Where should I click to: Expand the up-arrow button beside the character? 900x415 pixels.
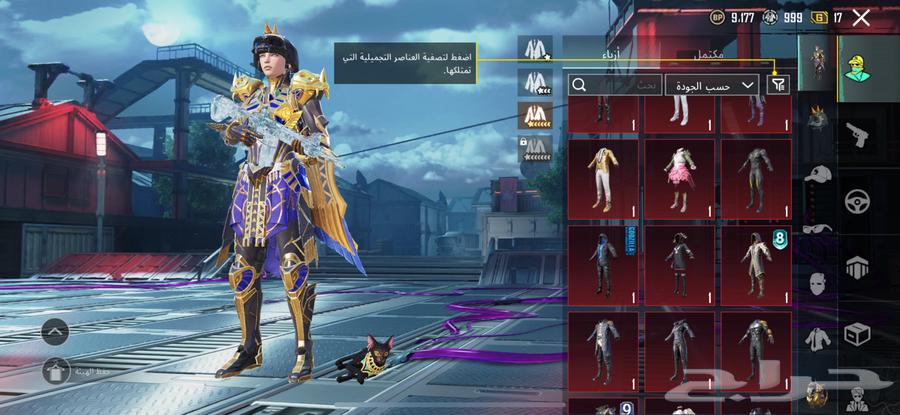tap(55, 329)
